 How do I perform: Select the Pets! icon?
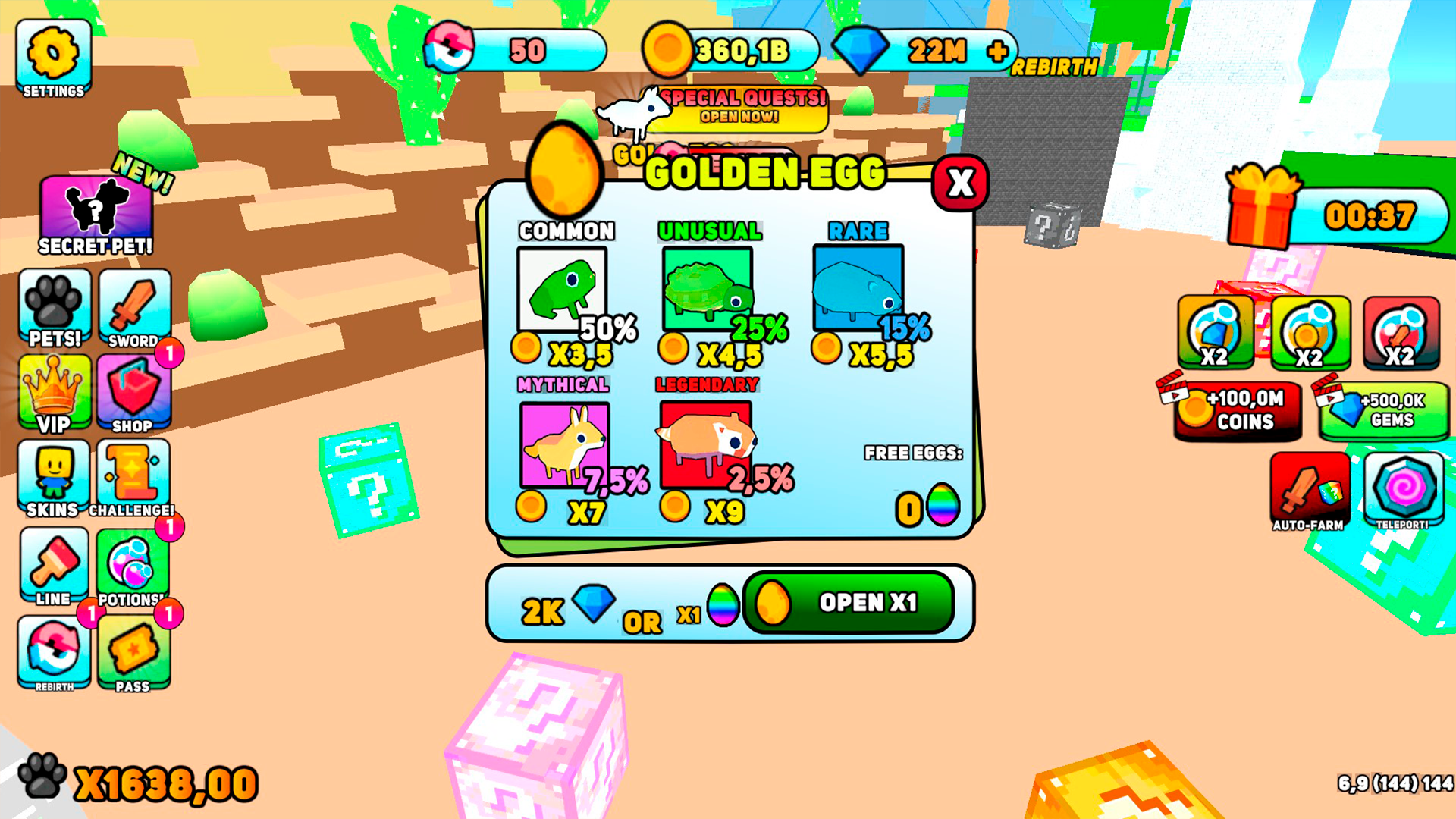[x=55, y=307]
